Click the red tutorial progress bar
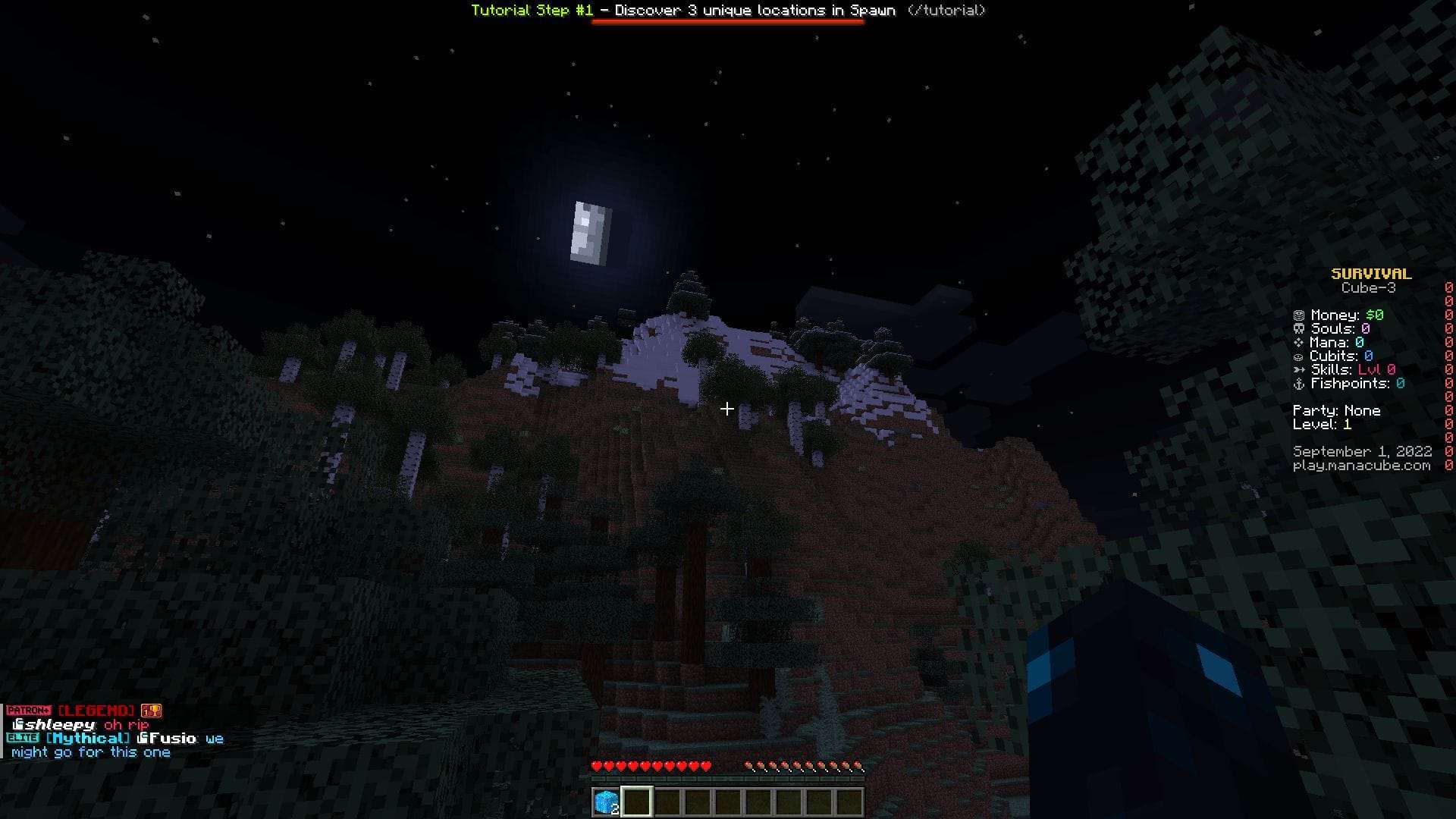The width and height of the screenshot is (1456, 819). tap(726, 24)
